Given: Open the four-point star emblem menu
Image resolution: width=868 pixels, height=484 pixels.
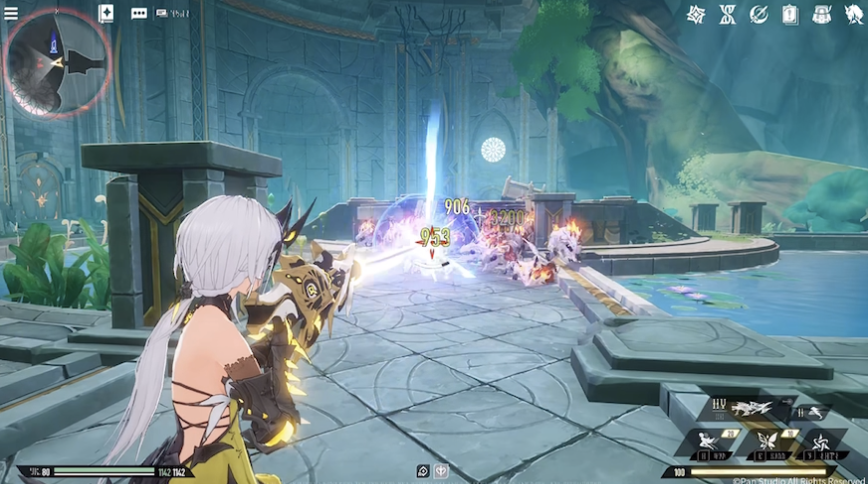Looking at the screenshot, I should click(x=697, y=14).
